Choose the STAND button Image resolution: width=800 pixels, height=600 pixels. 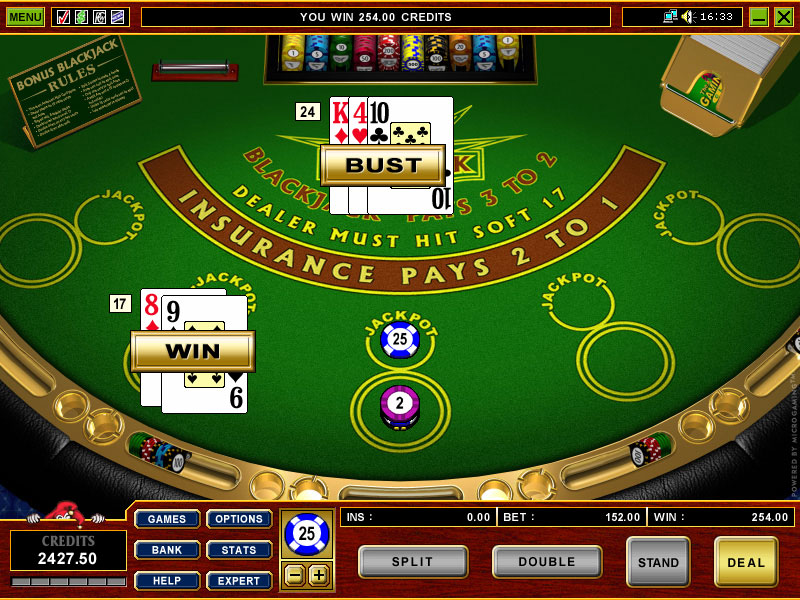pyautogui.click(x=658, y=562)
